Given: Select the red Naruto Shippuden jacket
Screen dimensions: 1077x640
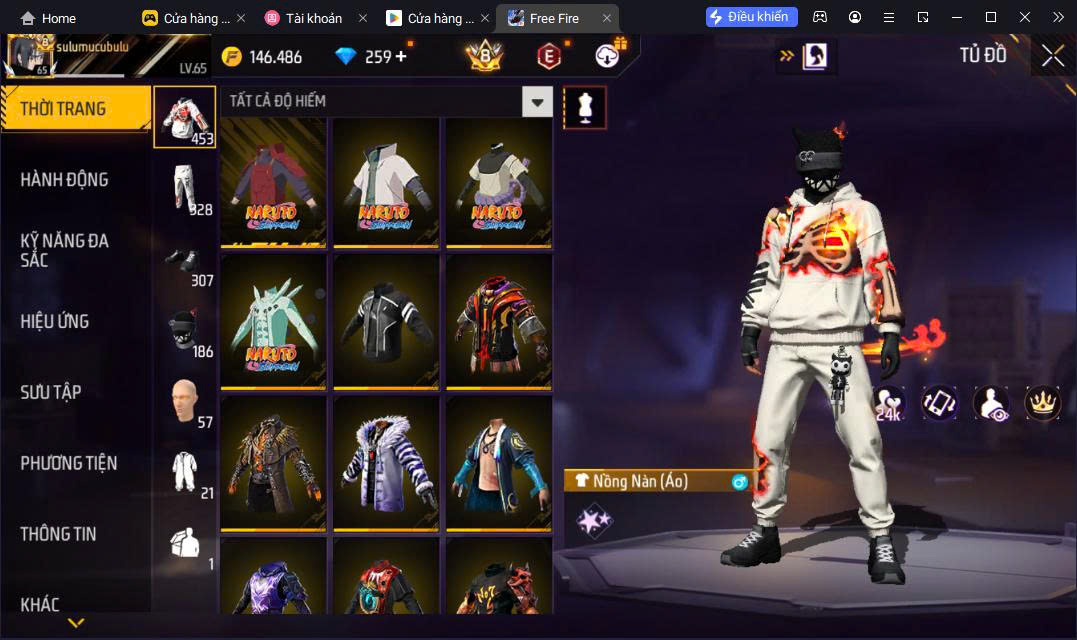Looking at the screenshot, I should (274, 182).
